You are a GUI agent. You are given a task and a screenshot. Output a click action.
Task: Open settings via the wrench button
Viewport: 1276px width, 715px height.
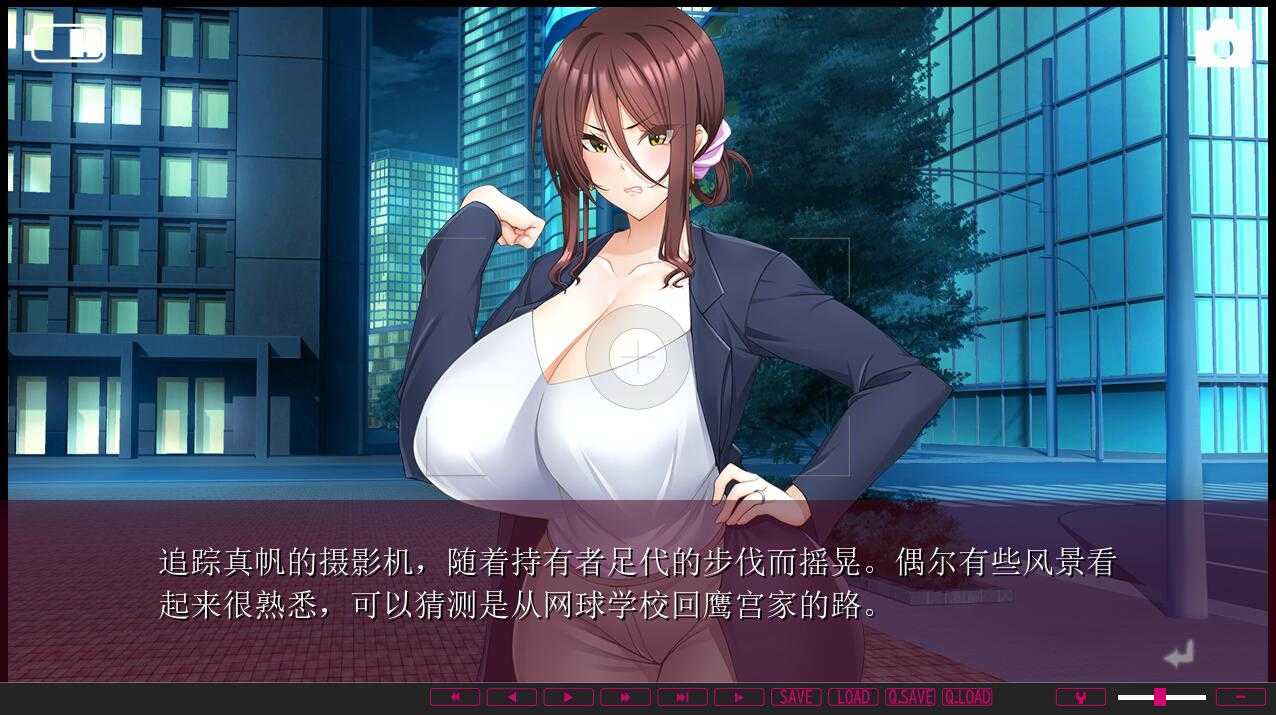point(1081,697)
